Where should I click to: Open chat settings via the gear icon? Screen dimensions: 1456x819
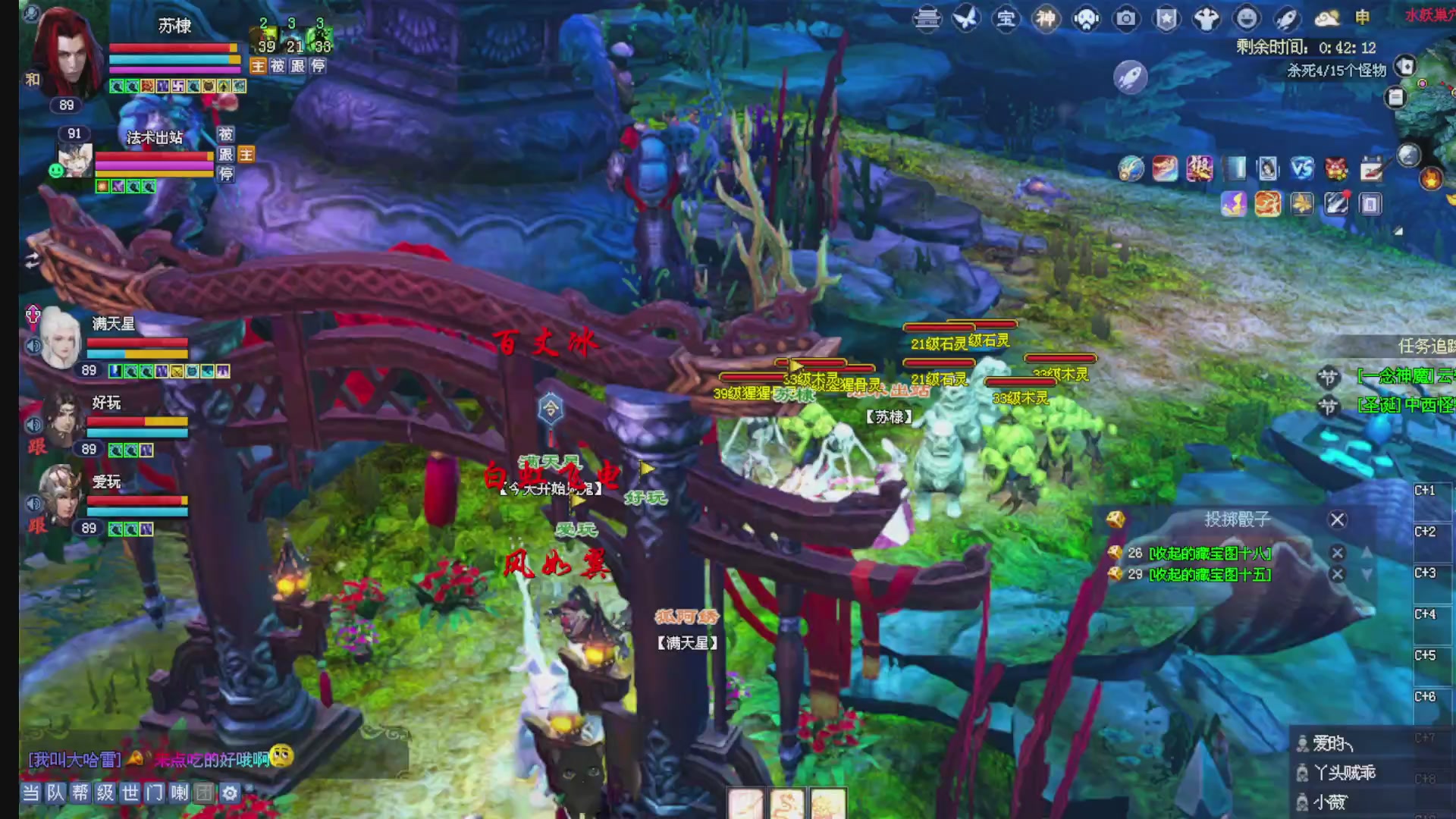pyautogui.click(x=228, y=794)
